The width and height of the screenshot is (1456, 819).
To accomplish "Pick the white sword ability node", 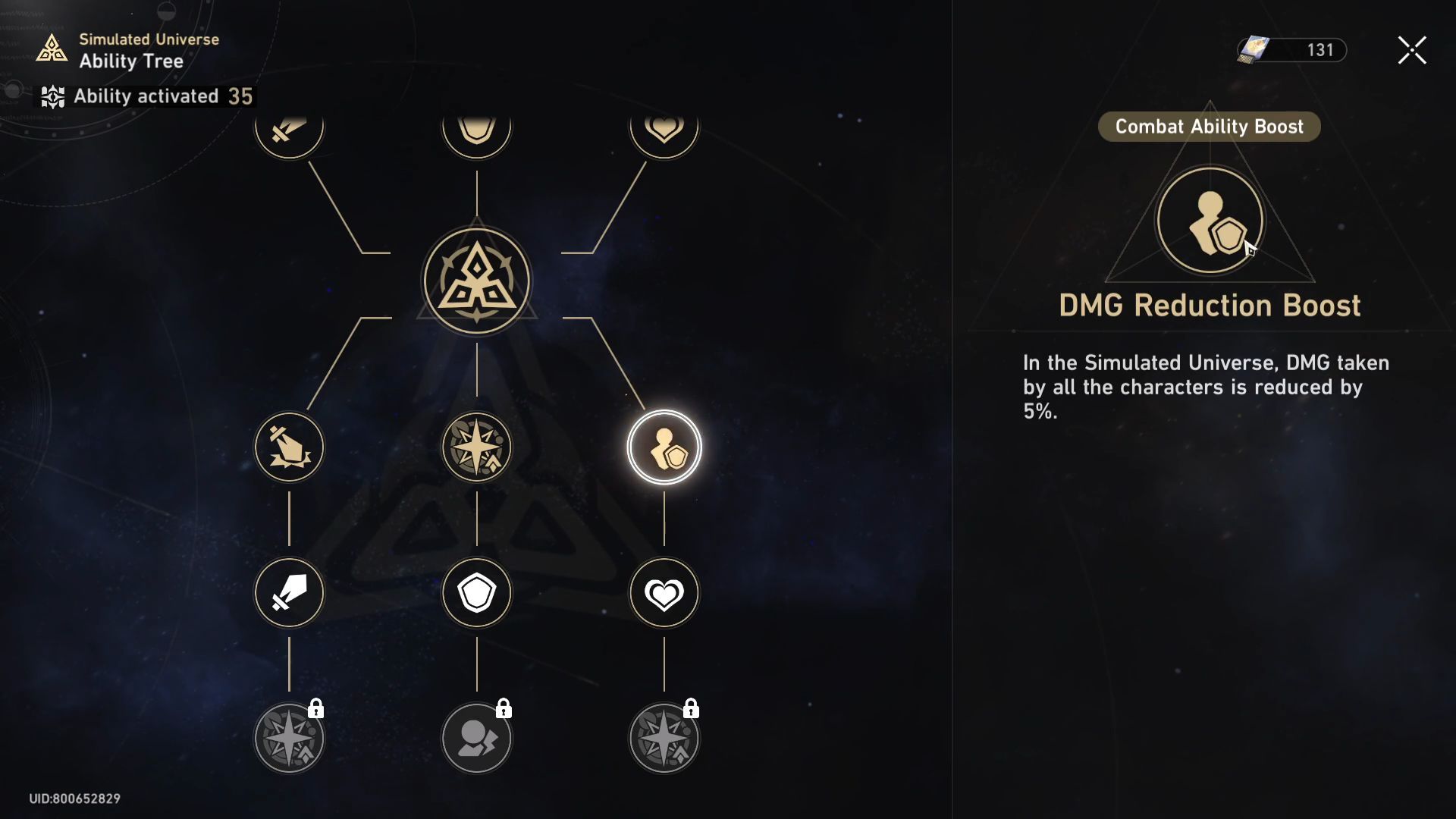I will 289,593.
